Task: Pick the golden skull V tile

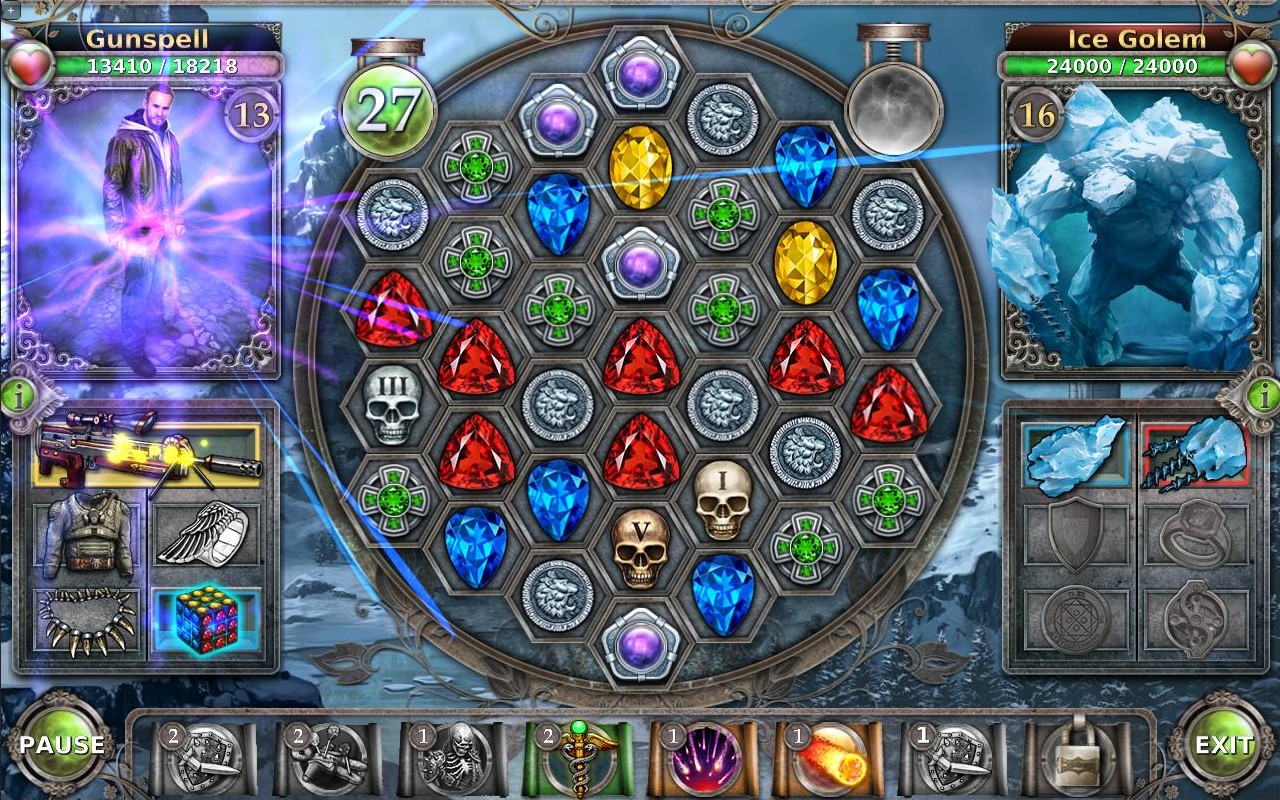Action: pos(640,548)
